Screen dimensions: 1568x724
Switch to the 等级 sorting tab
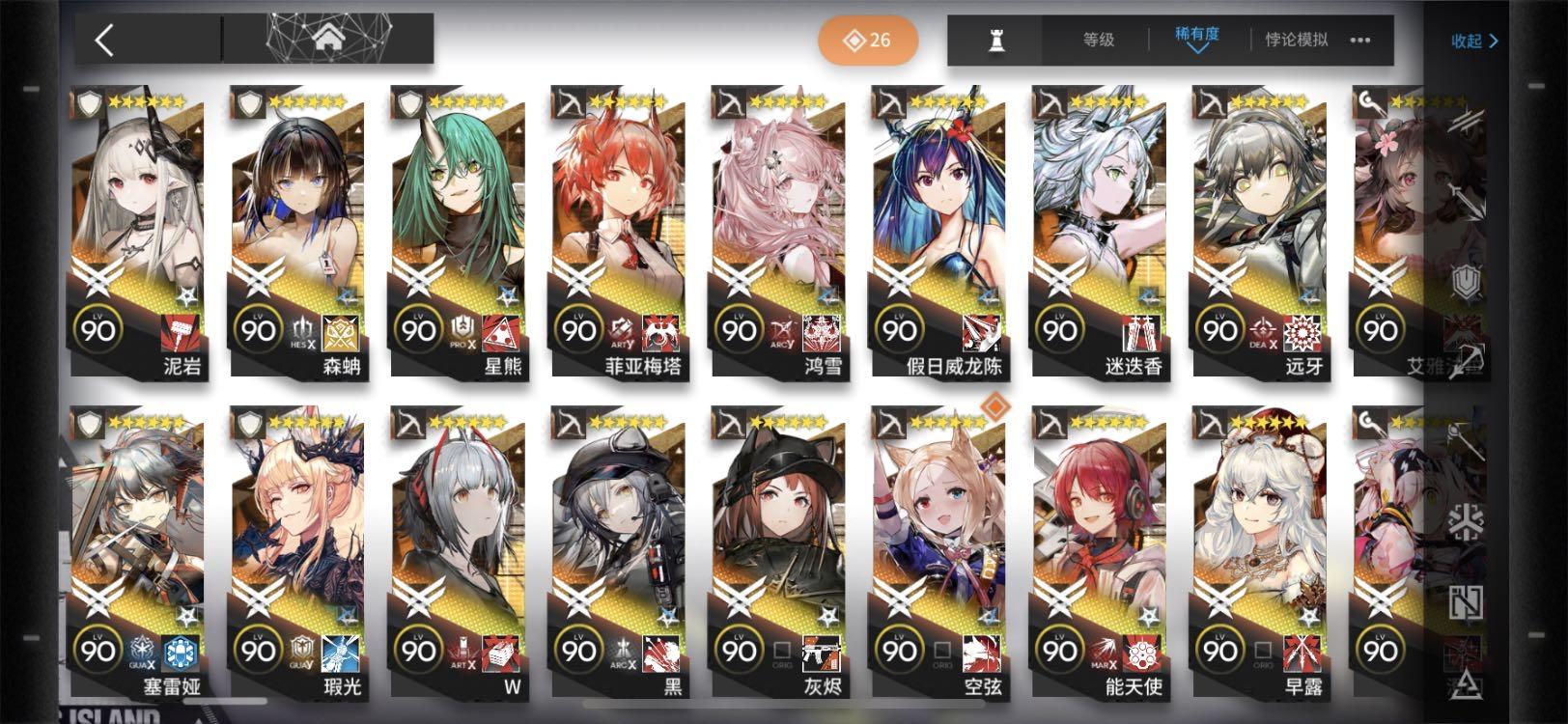[1096, 40]
